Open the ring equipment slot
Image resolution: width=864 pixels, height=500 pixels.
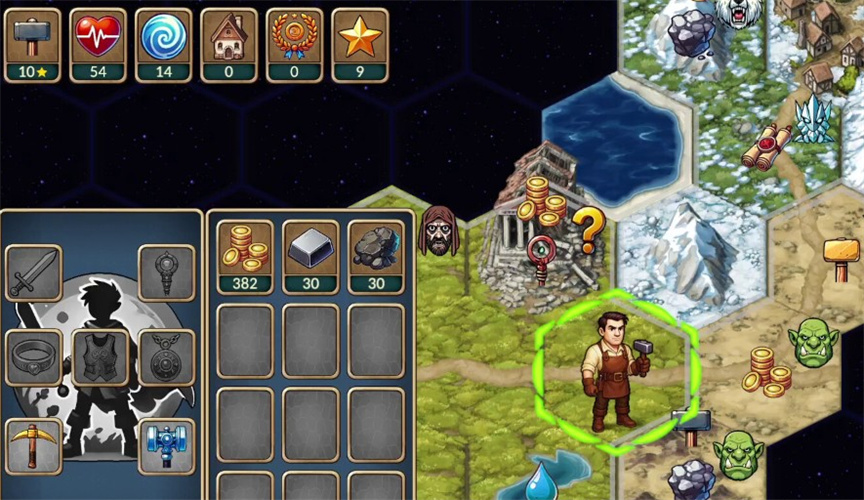pos(33,357)
